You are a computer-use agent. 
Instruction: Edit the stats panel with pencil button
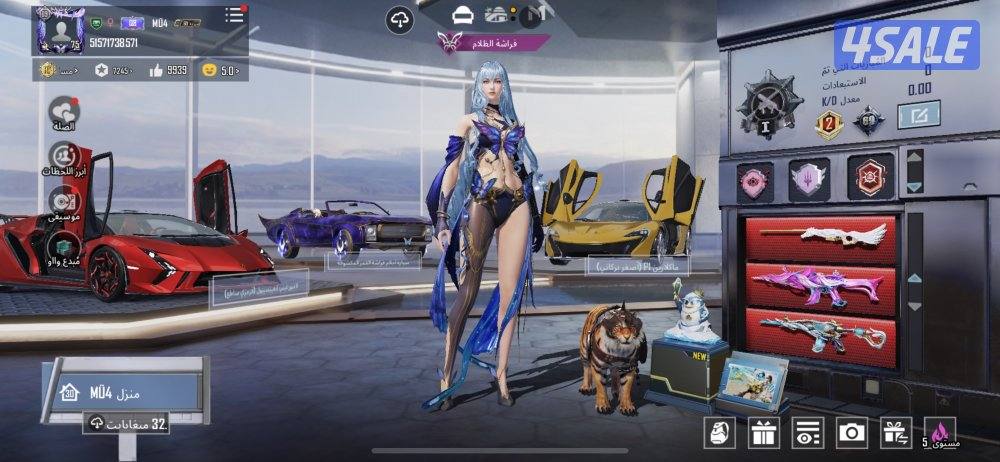click(x=917, y=116)
